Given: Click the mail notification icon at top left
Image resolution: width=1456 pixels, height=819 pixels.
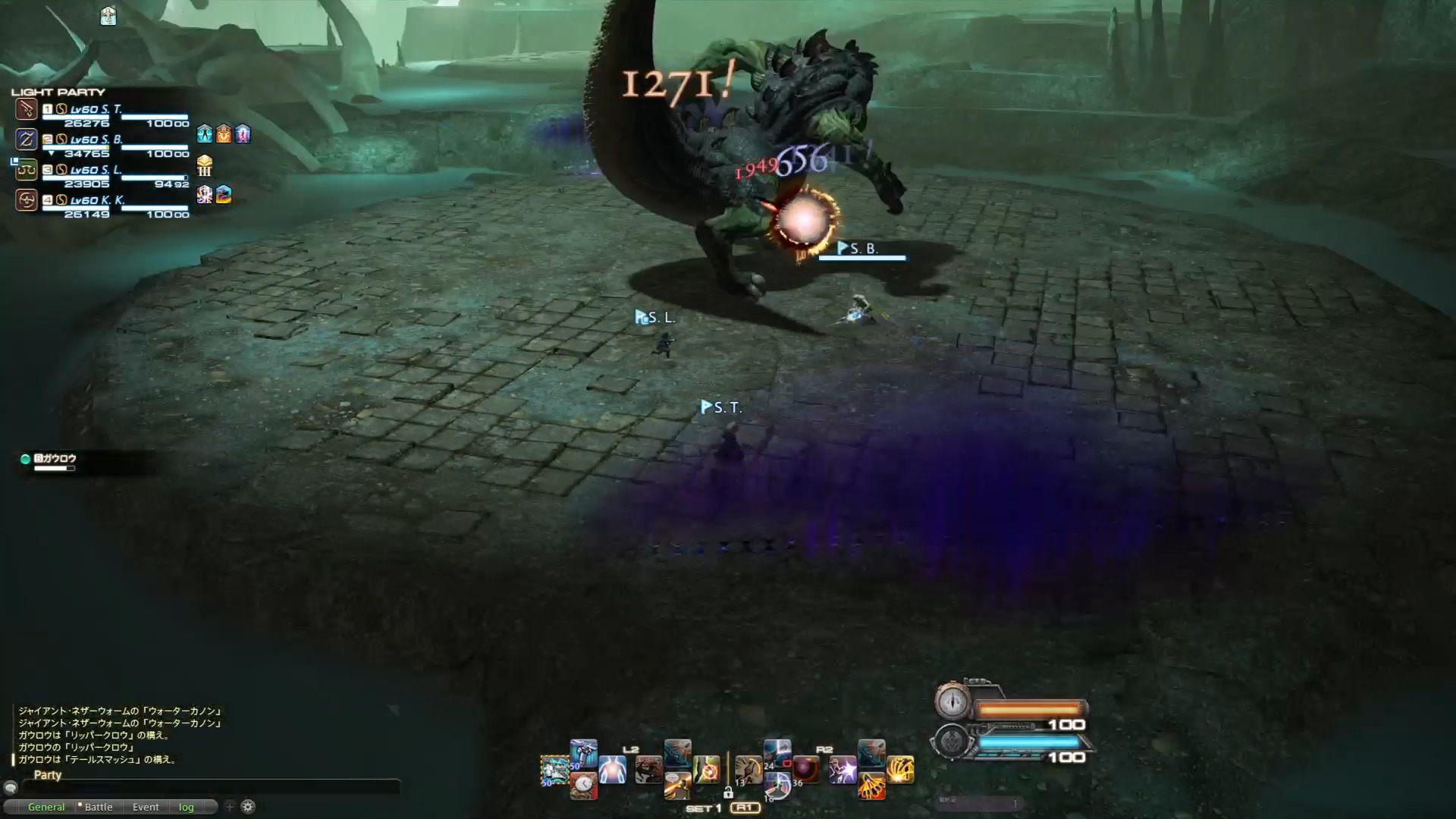Looking at the screenshot, I should coord(108,17).
